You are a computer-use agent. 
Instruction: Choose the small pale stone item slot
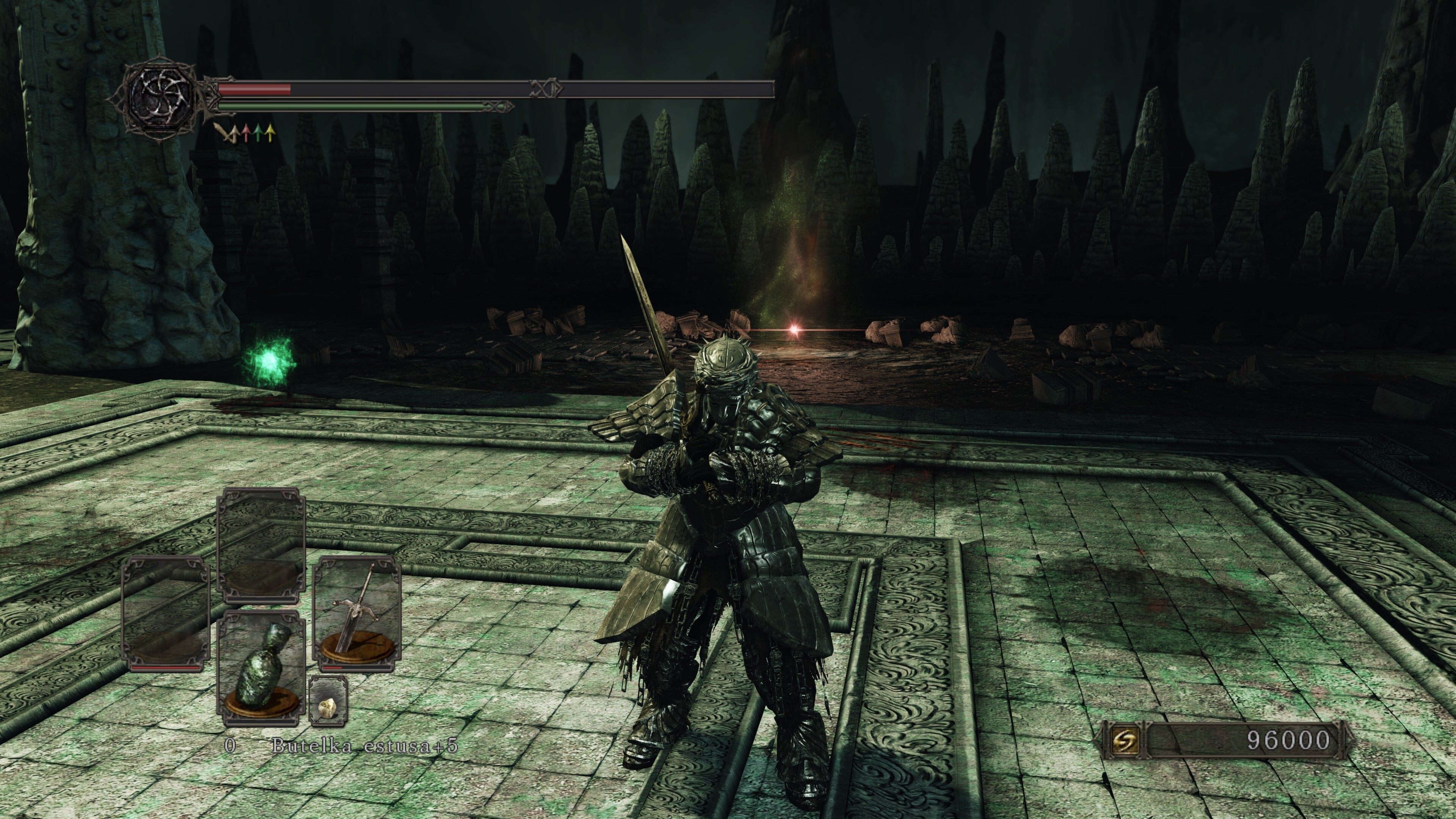click(x=328, y=701)
